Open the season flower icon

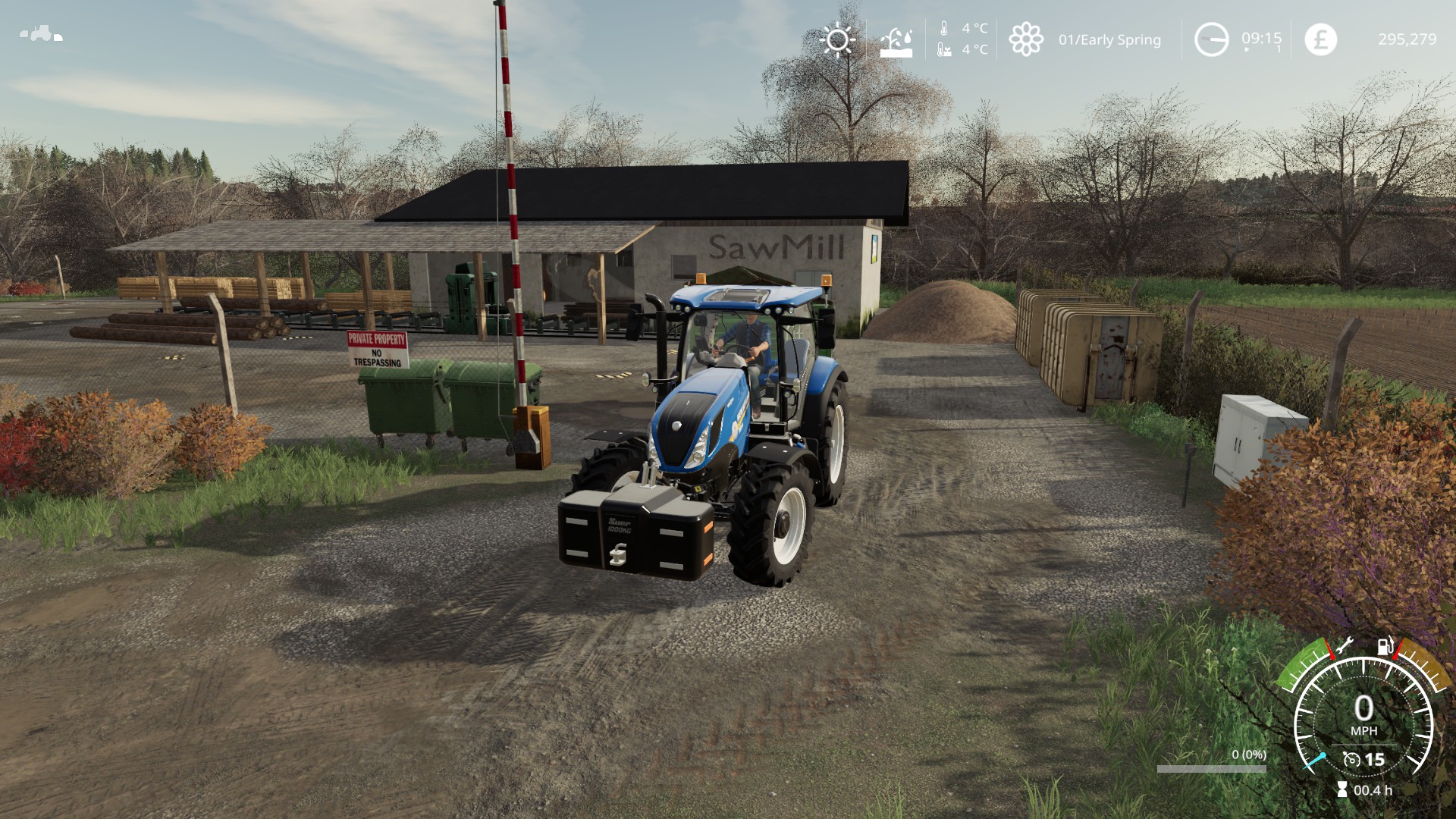pos(1026,39)
